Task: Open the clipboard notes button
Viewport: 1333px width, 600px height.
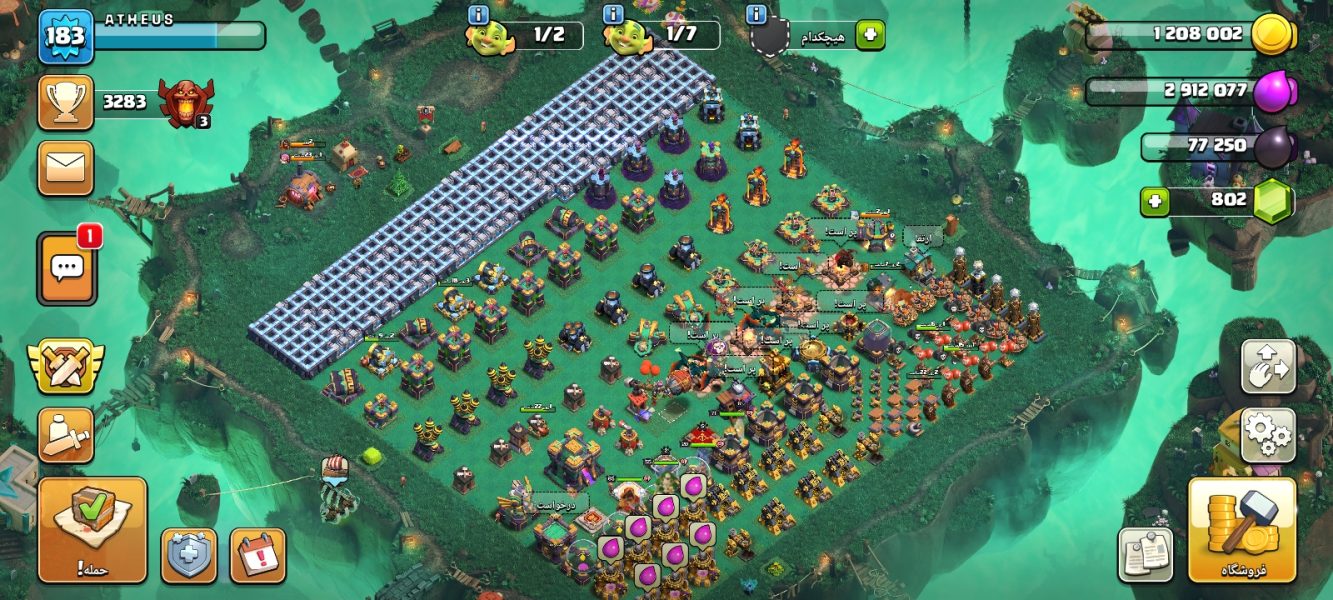Action: 1145,555
